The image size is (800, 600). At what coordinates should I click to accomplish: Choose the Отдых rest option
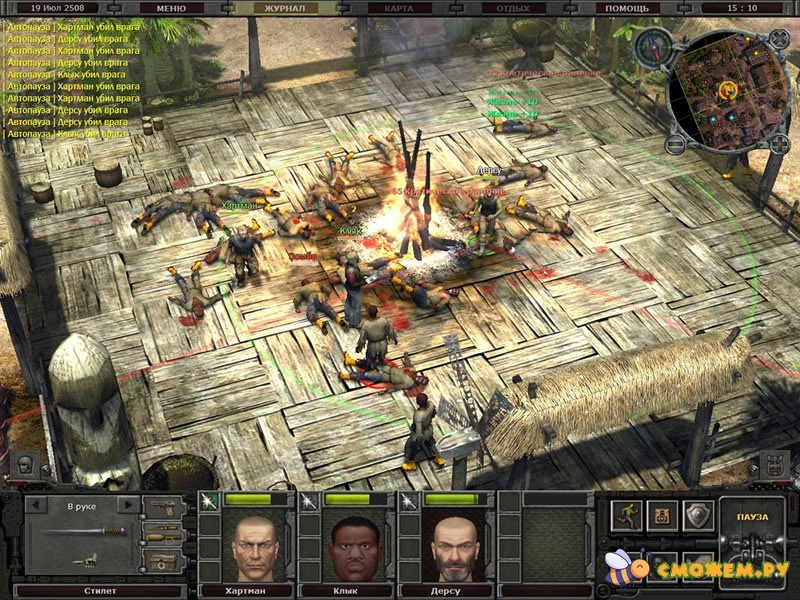(x=512, y=7)
